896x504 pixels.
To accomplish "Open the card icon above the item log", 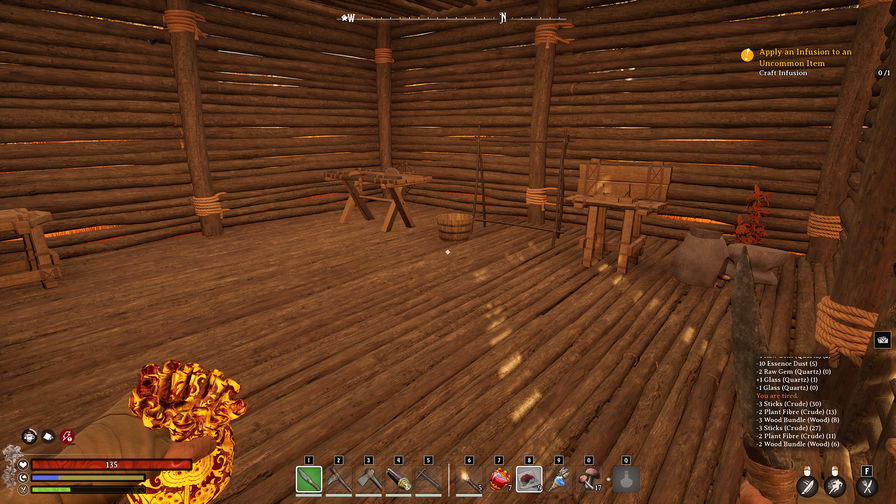I will 883,340.
